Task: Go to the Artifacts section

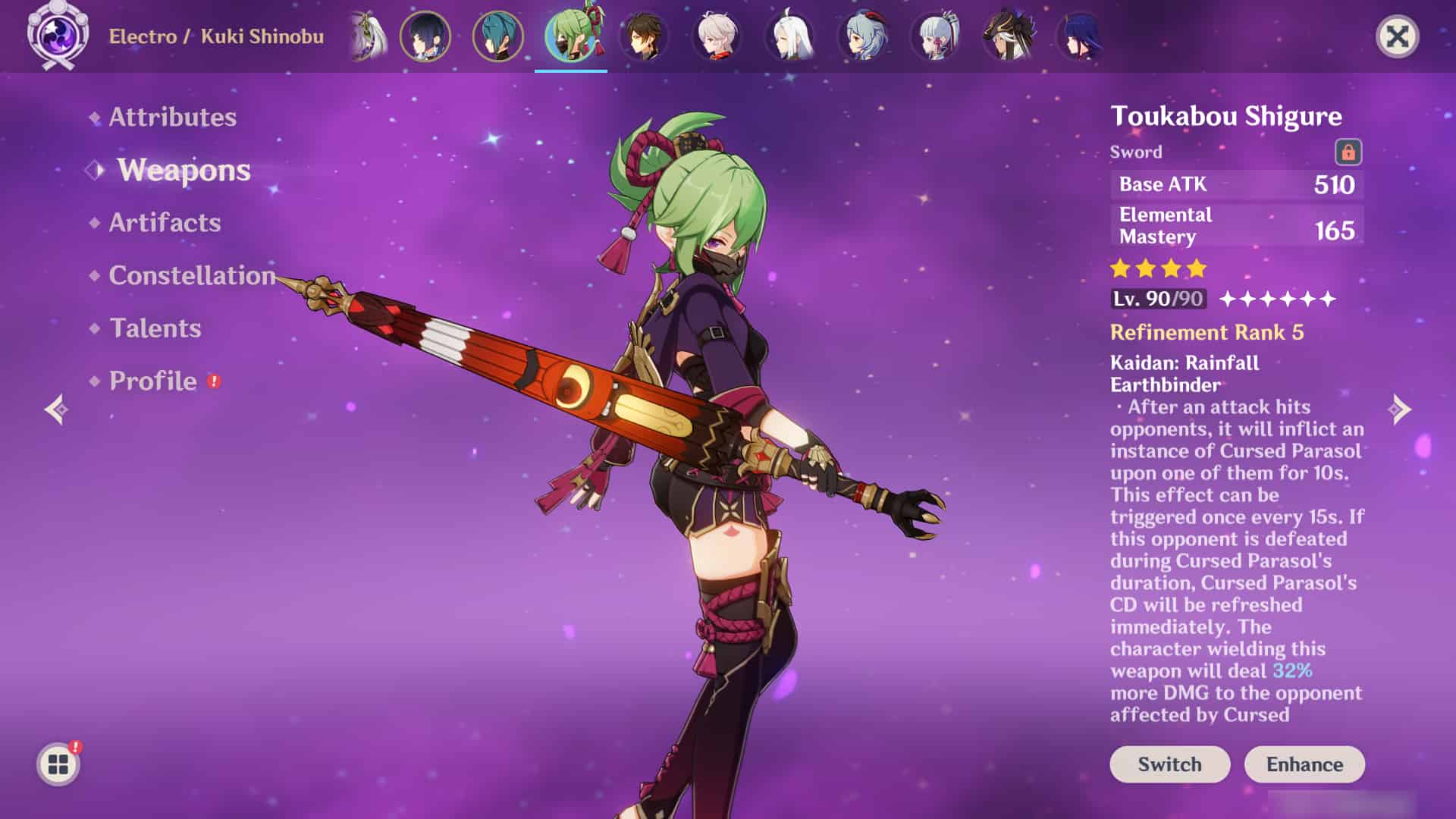Action: [165, 222]
